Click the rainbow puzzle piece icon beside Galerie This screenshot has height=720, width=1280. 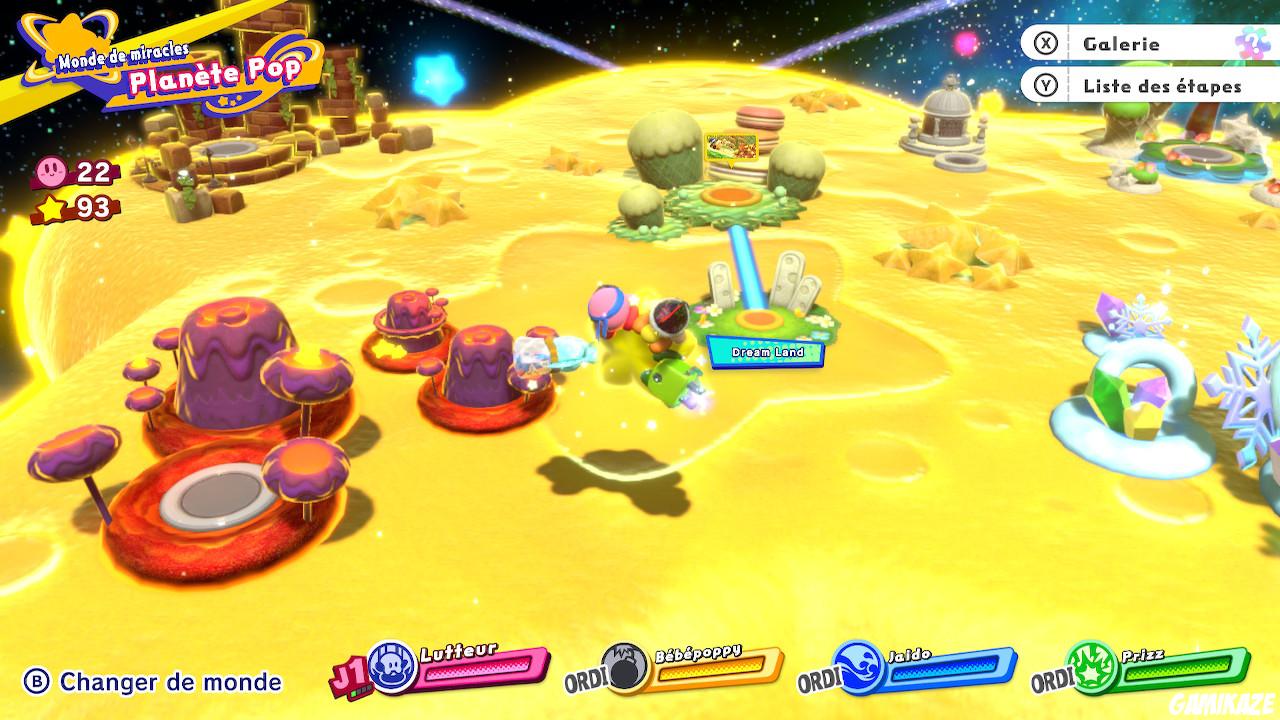click(1253, 44)
